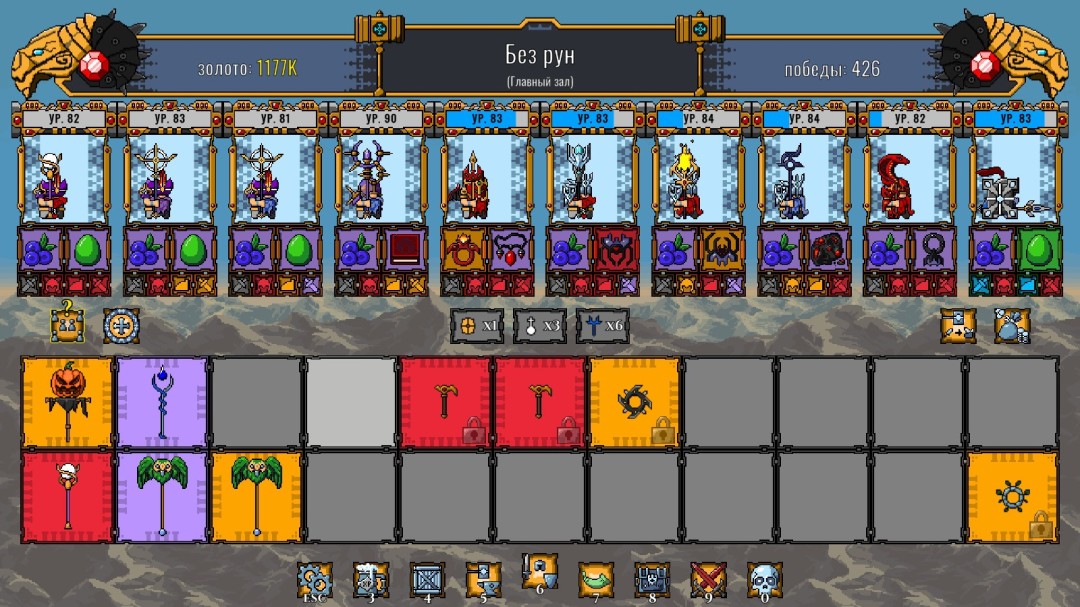Click the red spider trinket slot

(616, 249)
